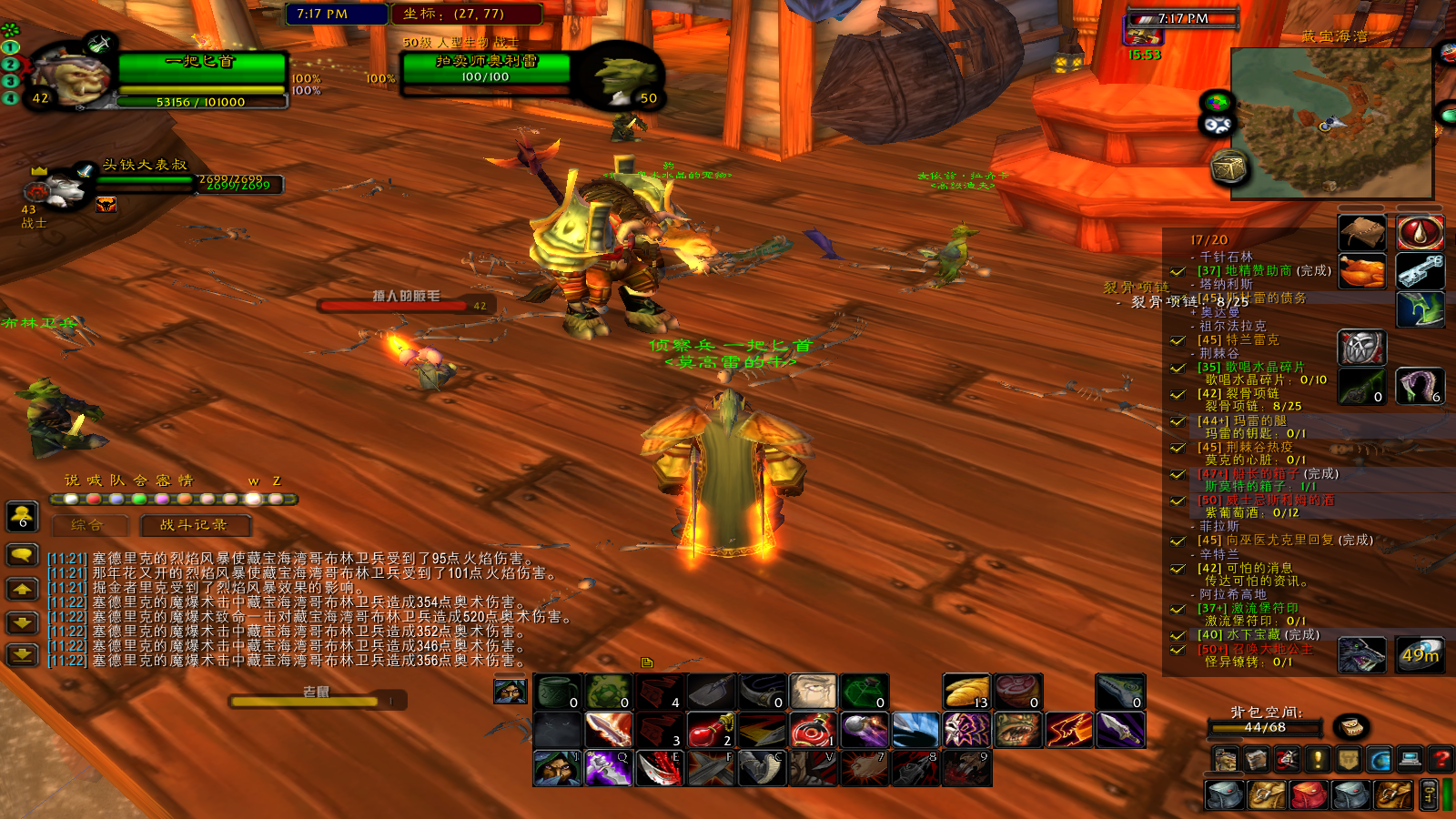Open the computer-screen main menu micro button

[x=1410, y=758]
